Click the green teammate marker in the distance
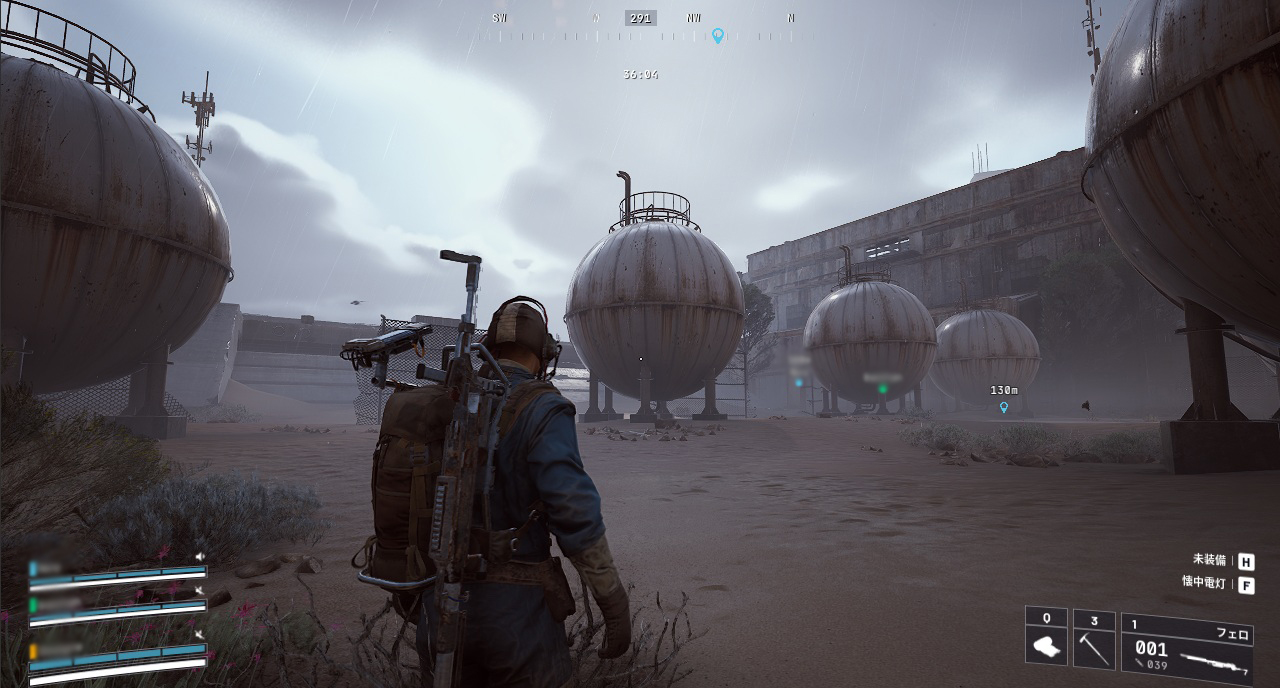The height and width of the screenshot is (688, 1280). 882,388
